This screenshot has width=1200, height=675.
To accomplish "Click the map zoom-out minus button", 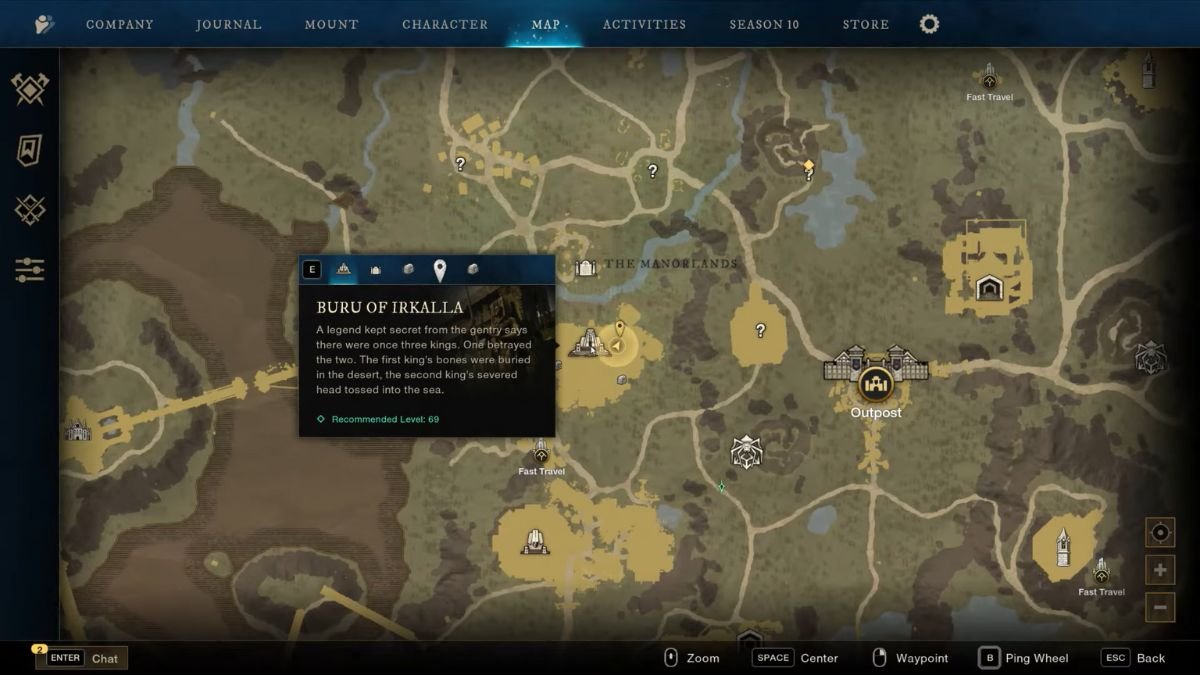I will pos(1160,606).
